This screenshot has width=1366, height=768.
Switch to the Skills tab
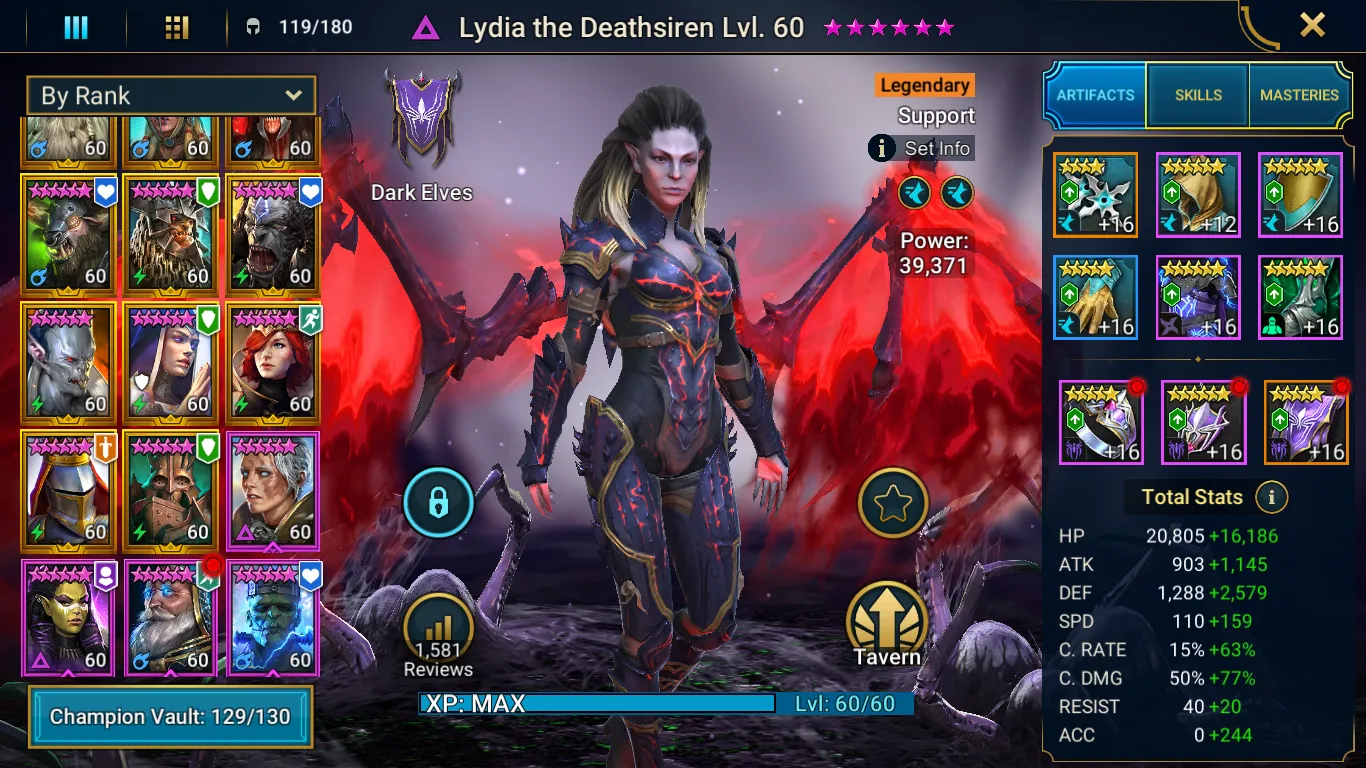click(1198, 95)
